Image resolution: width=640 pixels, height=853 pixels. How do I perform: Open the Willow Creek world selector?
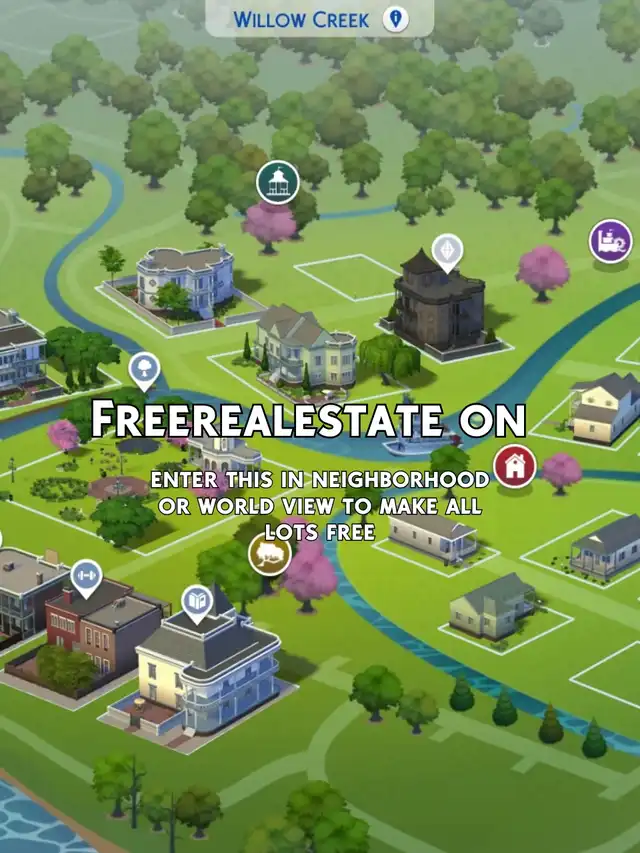pos(319,19)
